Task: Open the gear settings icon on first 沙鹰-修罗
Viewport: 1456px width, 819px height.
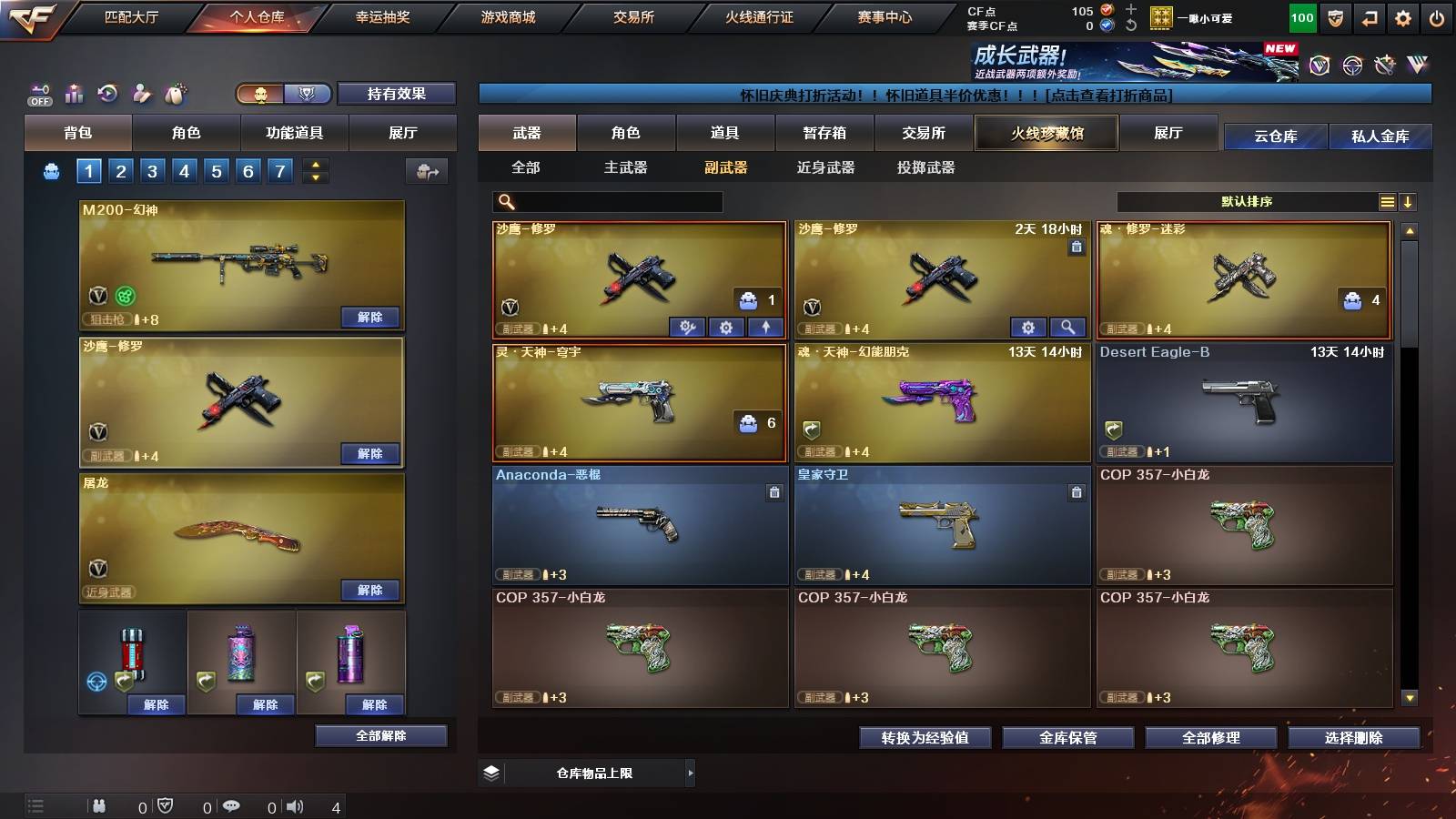Action: [x=726, y=327]
